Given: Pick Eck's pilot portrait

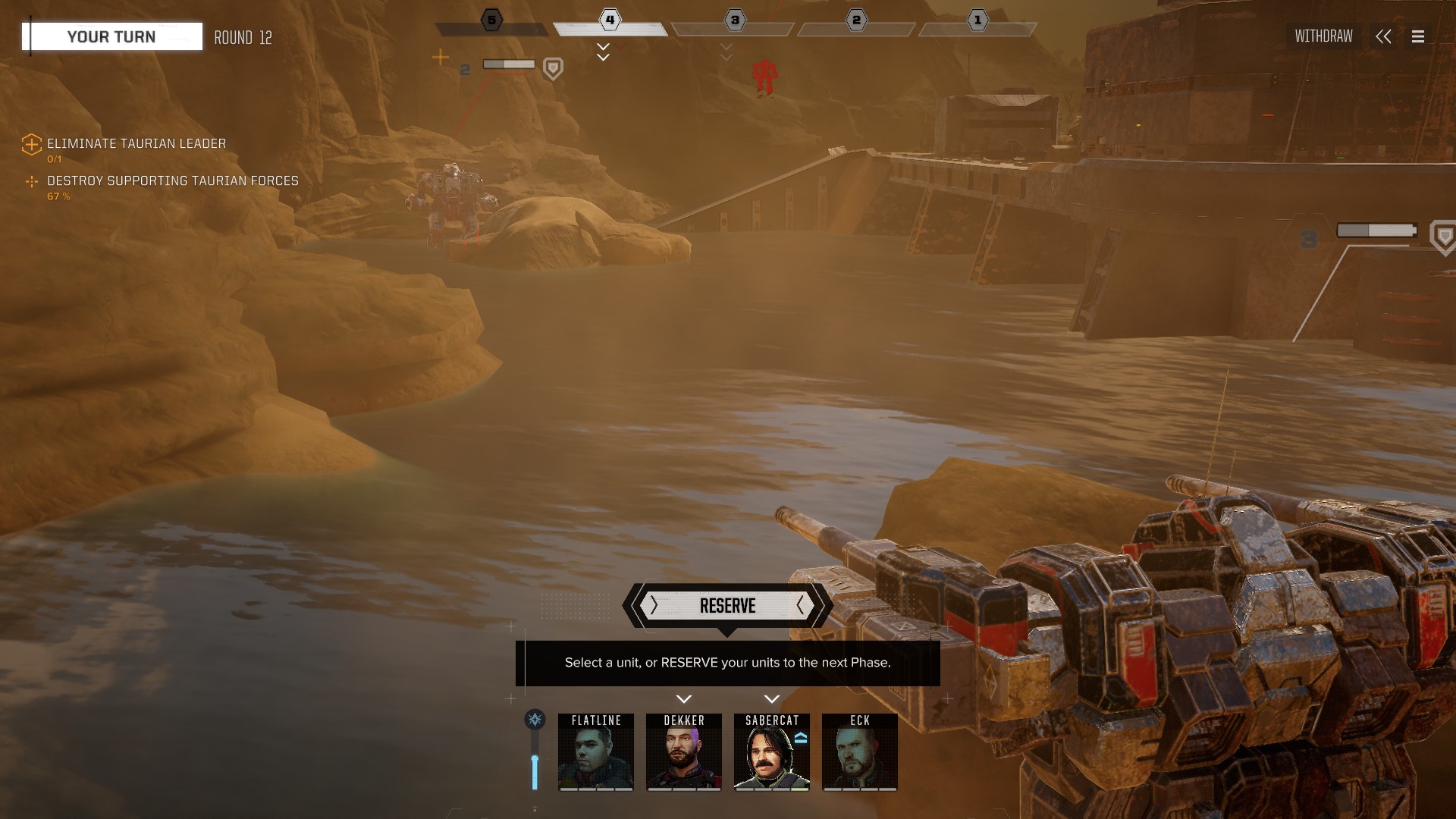Looking at the screenshot, I should pyautogui.click(x=860, y=752).
